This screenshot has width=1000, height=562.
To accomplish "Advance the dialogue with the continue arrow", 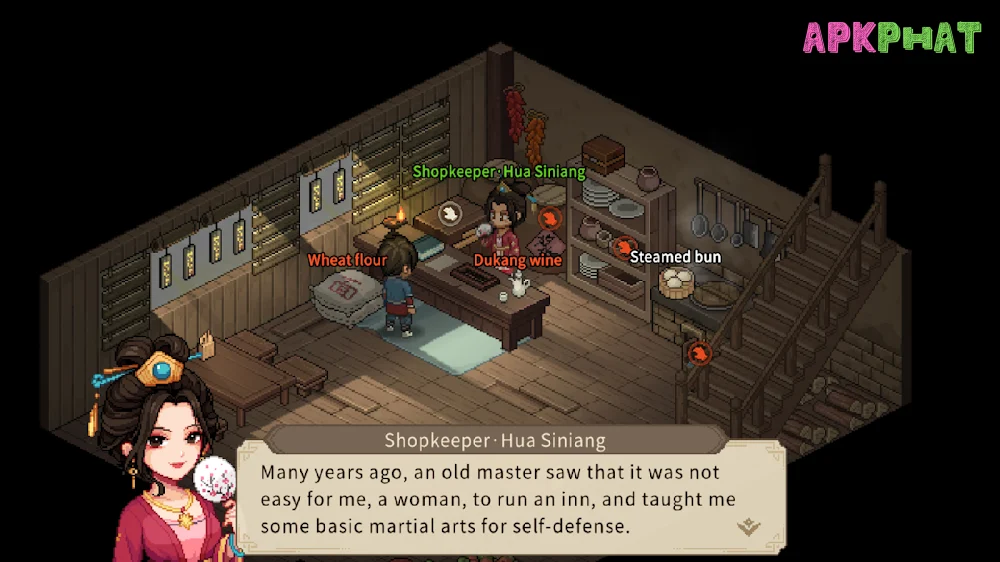I will click(x=749, y=527).
